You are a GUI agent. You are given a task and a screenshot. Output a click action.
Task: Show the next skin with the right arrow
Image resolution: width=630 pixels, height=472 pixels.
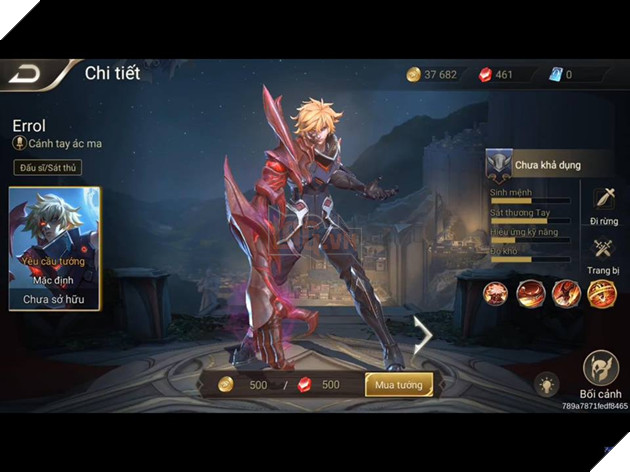[423, 335]
